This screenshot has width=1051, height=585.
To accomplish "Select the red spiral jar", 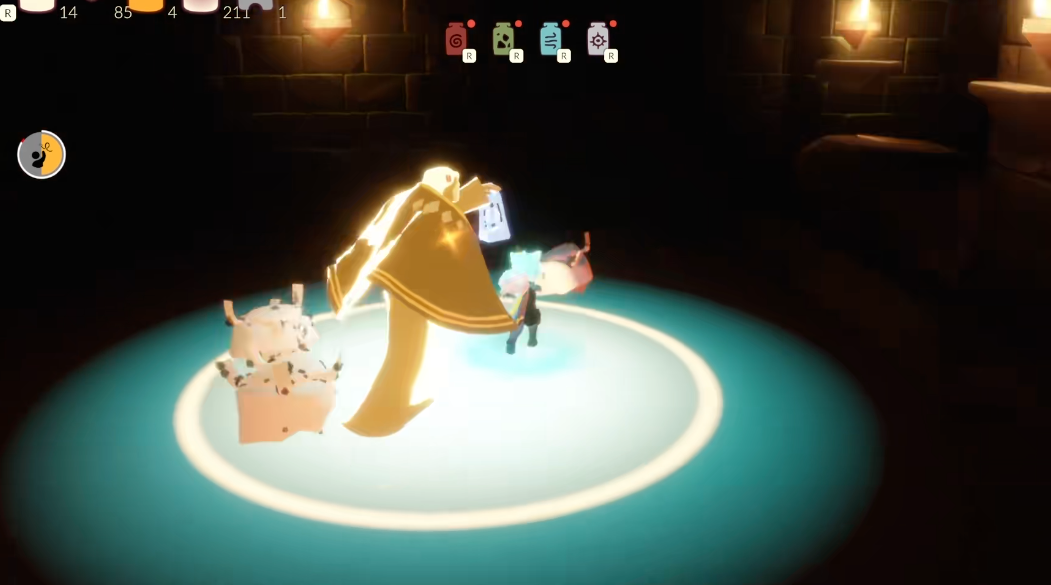I will (x=456, y=39).
